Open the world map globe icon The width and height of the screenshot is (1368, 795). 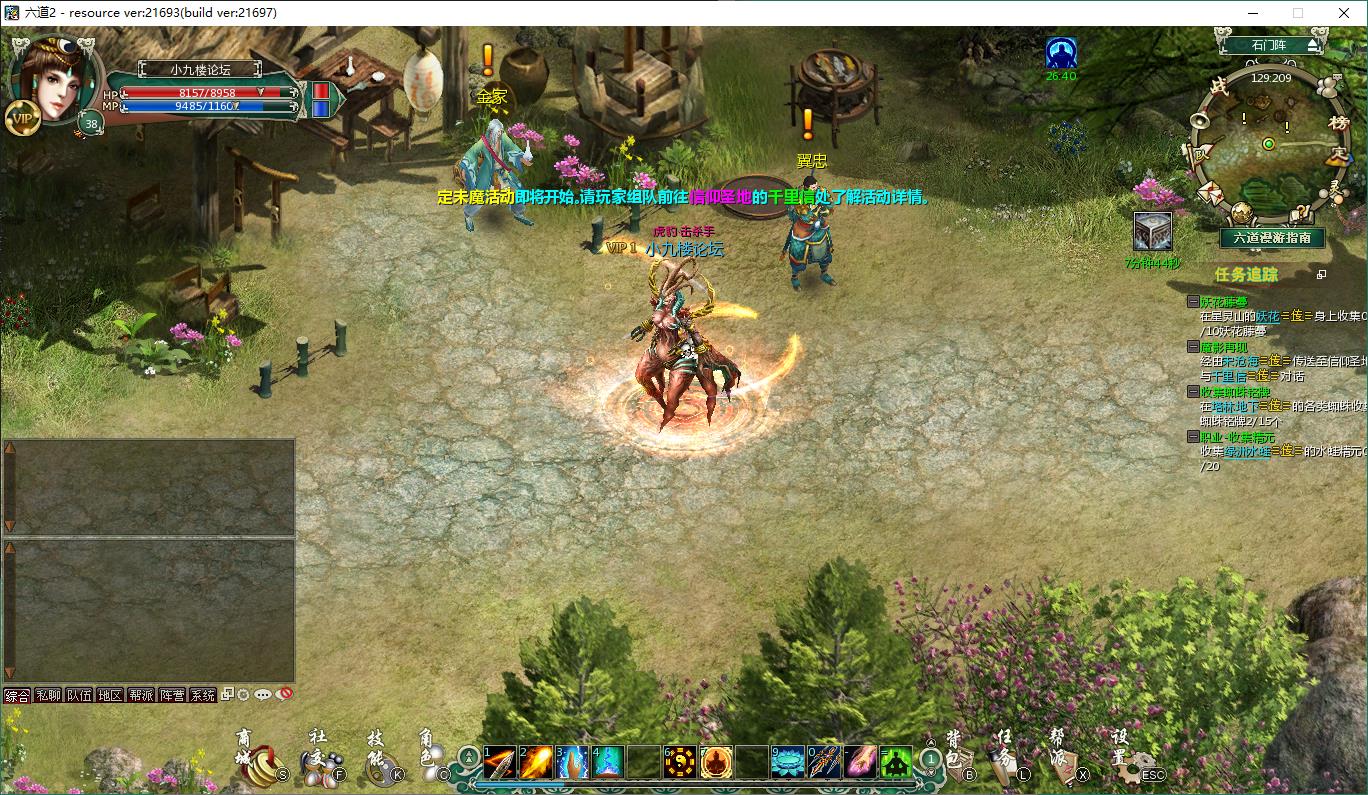tap(1242, 213)
